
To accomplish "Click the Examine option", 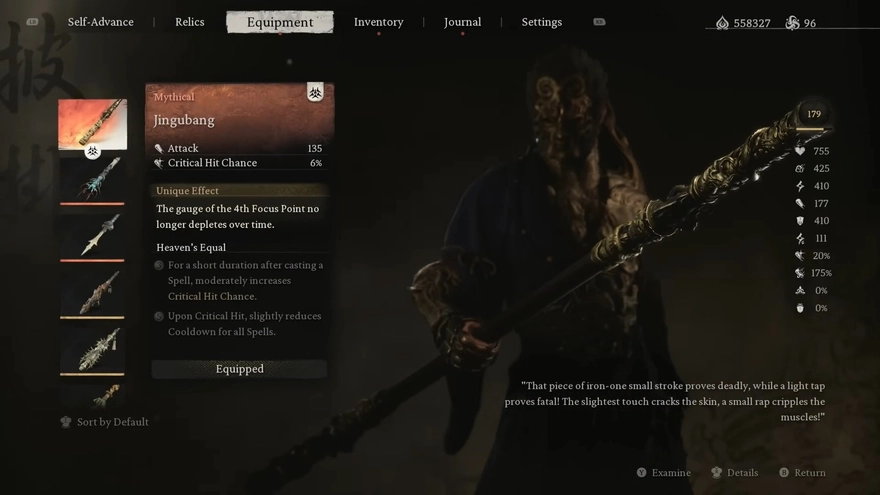I will 671,473.
